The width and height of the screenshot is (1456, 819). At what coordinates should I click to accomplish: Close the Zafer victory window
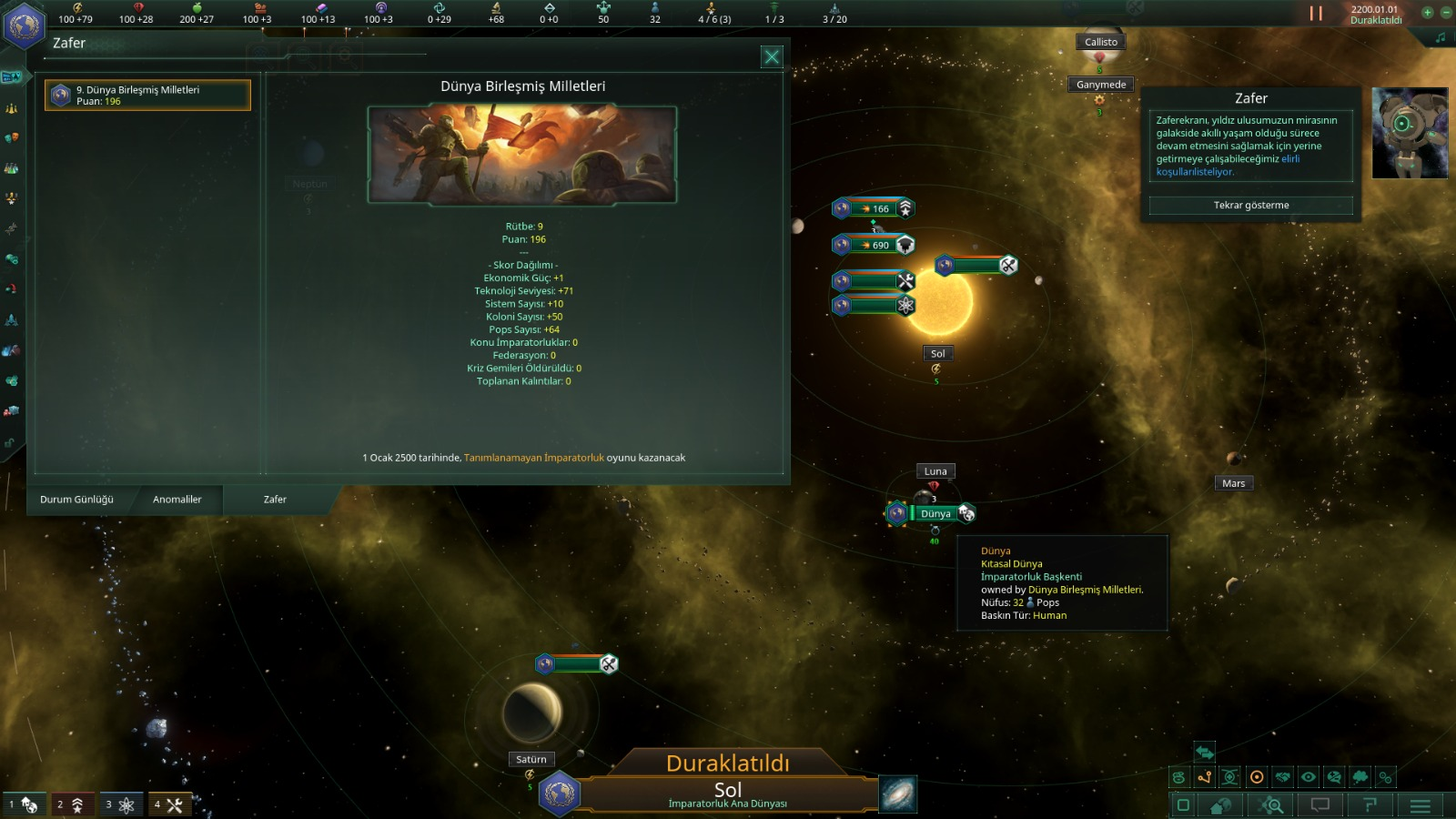click(772, 56)
